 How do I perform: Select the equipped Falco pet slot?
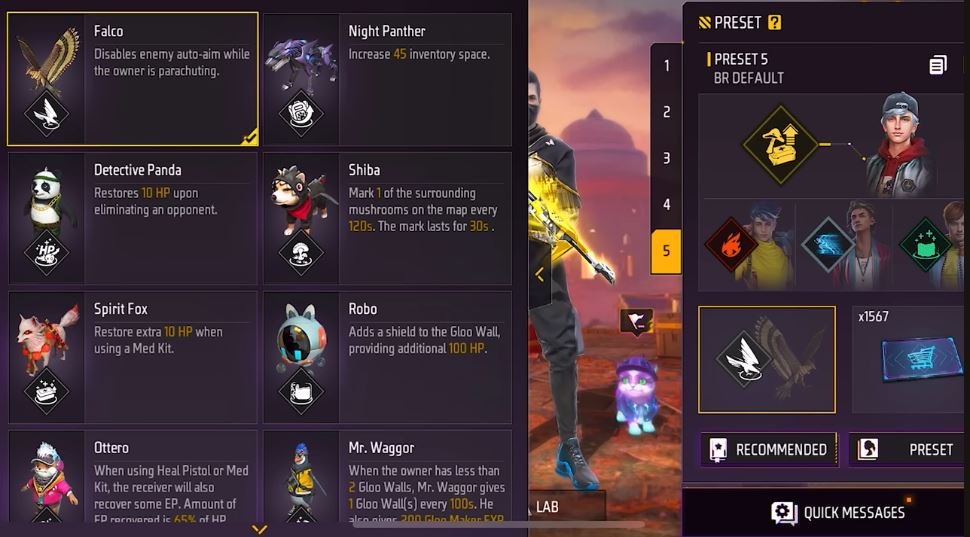click(767, 360)
